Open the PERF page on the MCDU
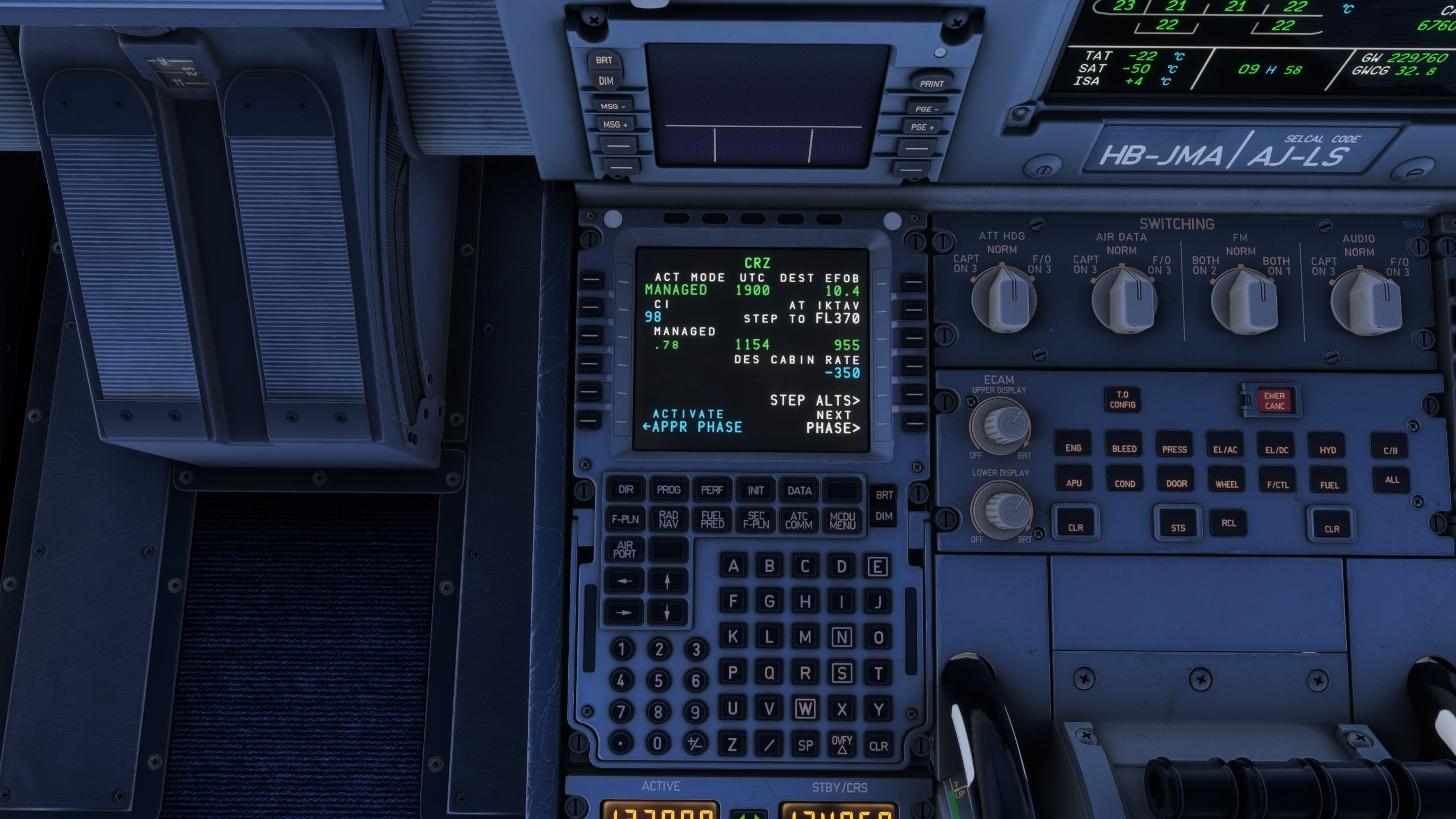1456x819 pixels. [712, 490]
